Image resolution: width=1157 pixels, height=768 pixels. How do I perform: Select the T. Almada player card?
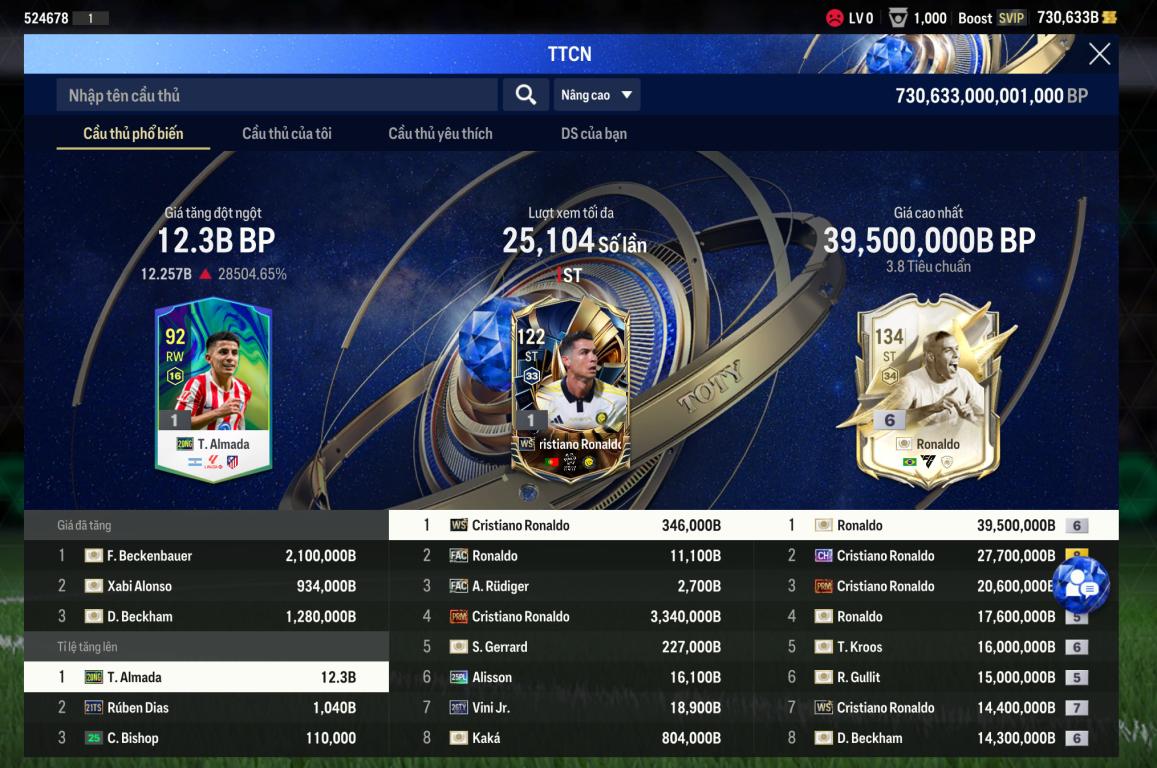pyautogui.click(x=213, y=389)
